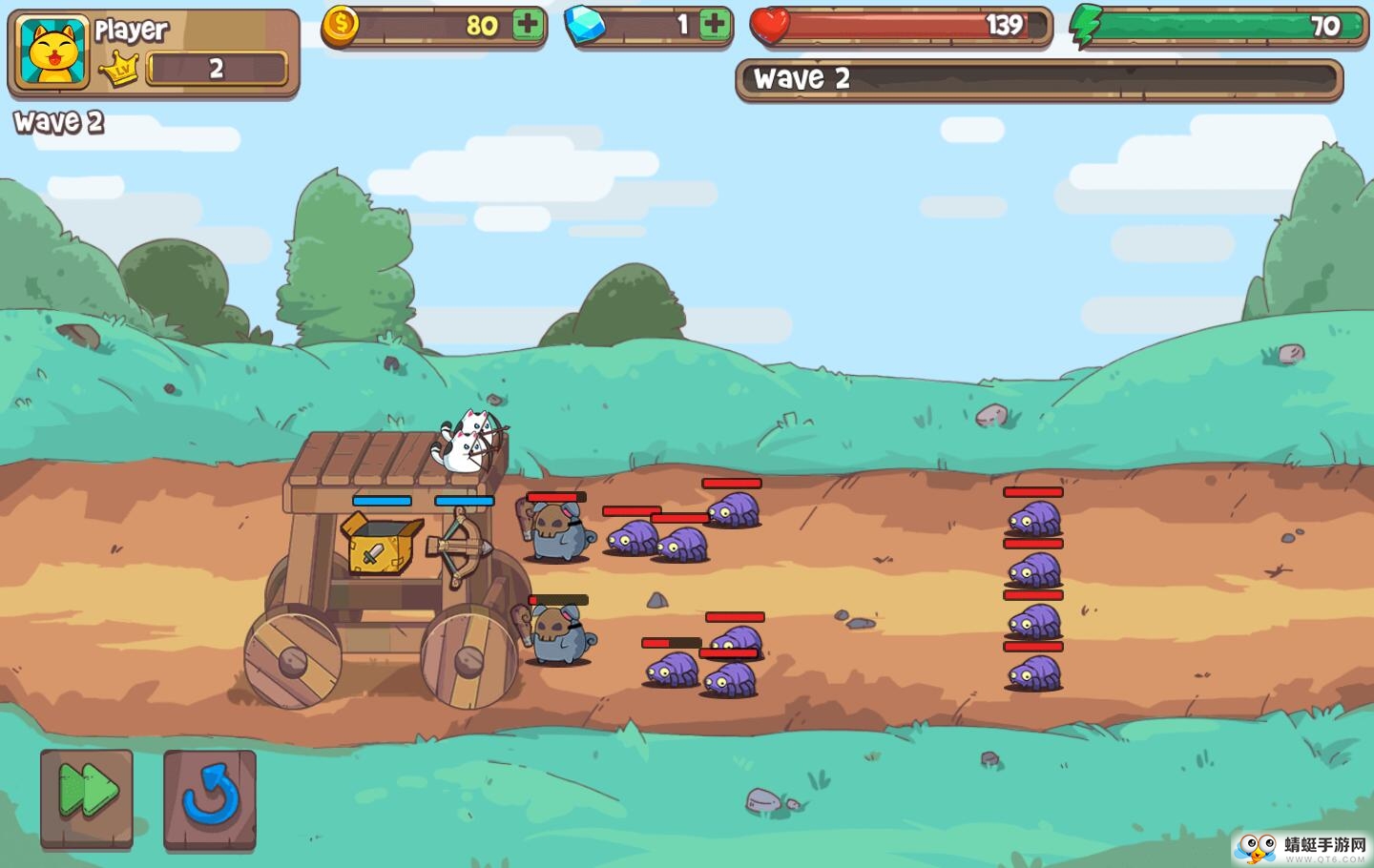Viewport: 1374px width, 868px height.
Task: Click the fast-forward speed button
Action: pyautogui.click(x=87, y=797)
